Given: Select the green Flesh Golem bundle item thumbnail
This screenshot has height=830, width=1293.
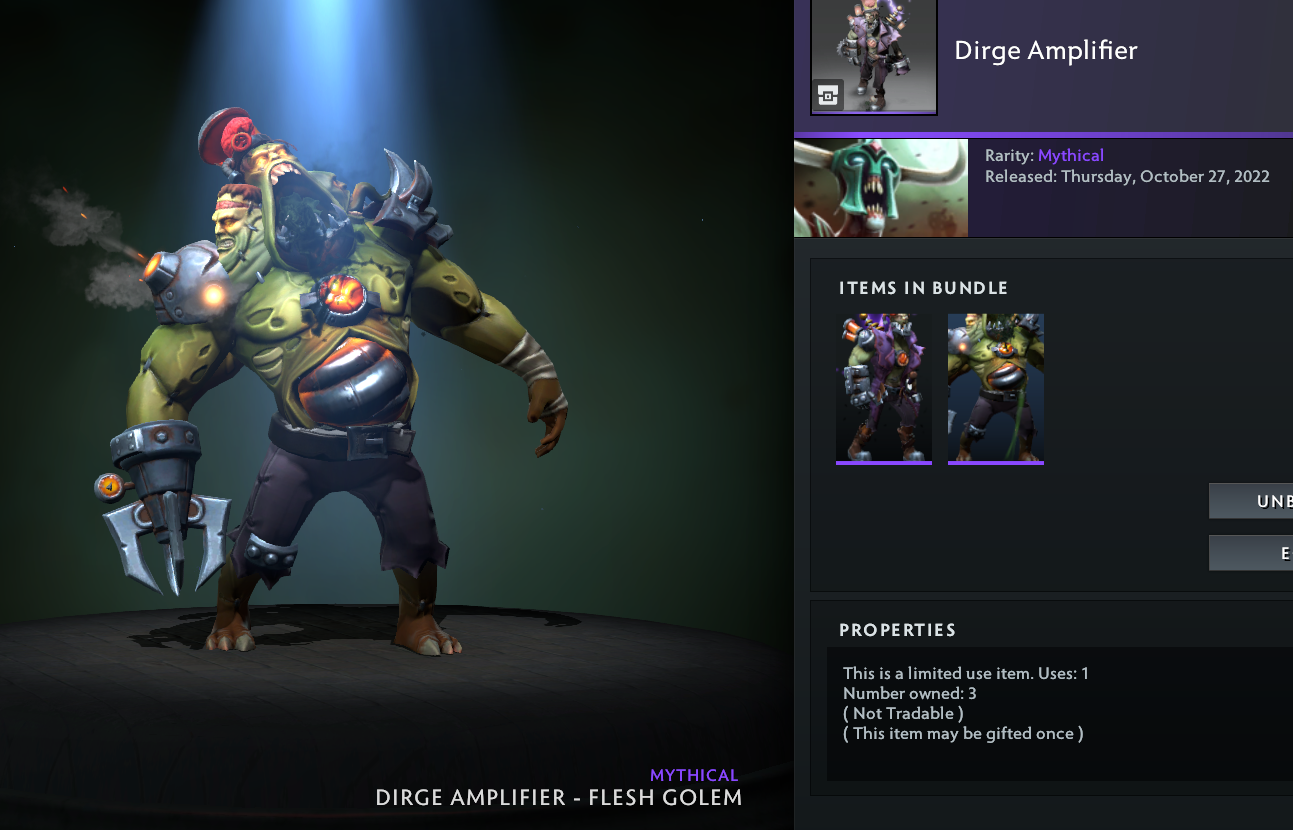Looking at the screenshot, I should tap(996, 387).
